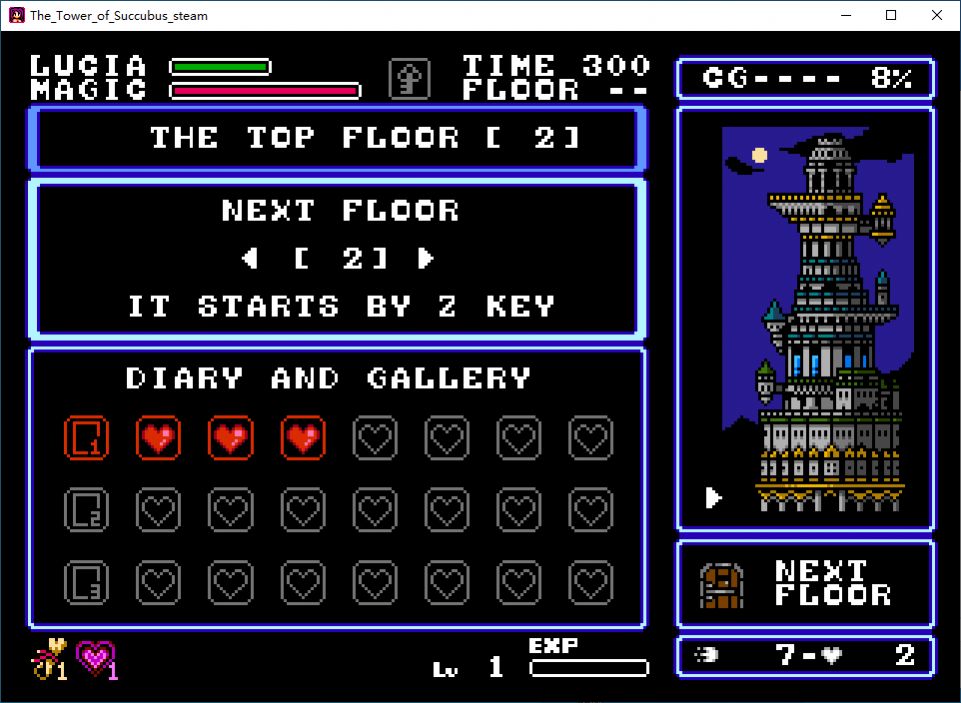Click the tower image's white arrow marker

point(713,497)
